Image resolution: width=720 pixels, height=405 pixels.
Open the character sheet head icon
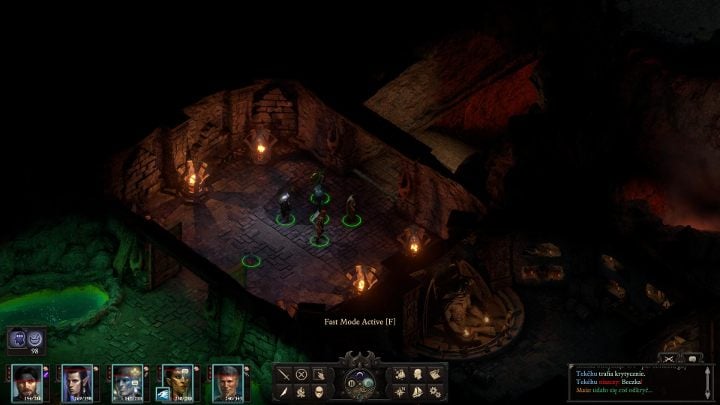(x=417, y=375)
